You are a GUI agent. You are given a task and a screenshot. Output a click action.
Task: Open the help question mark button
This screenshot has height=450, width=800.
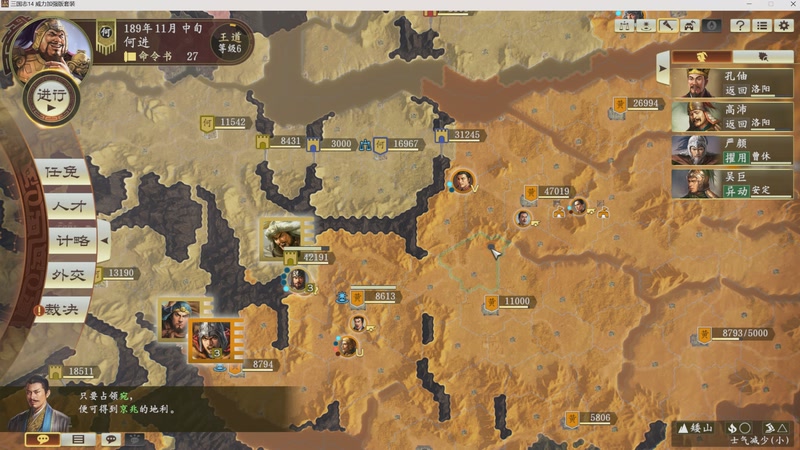pyautogui.click(x=741, y=25)
